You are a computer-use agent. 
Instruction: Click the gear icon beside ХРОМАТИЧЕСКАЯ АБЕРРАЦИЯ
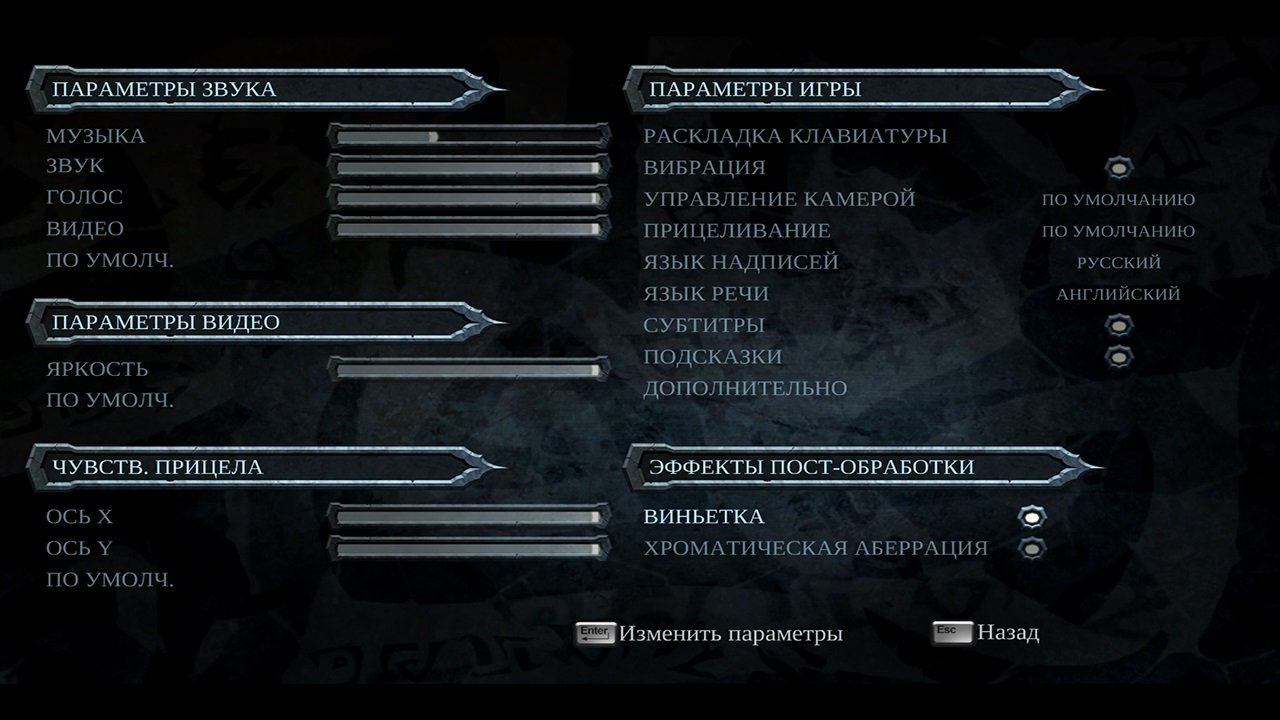(1030, 547)
